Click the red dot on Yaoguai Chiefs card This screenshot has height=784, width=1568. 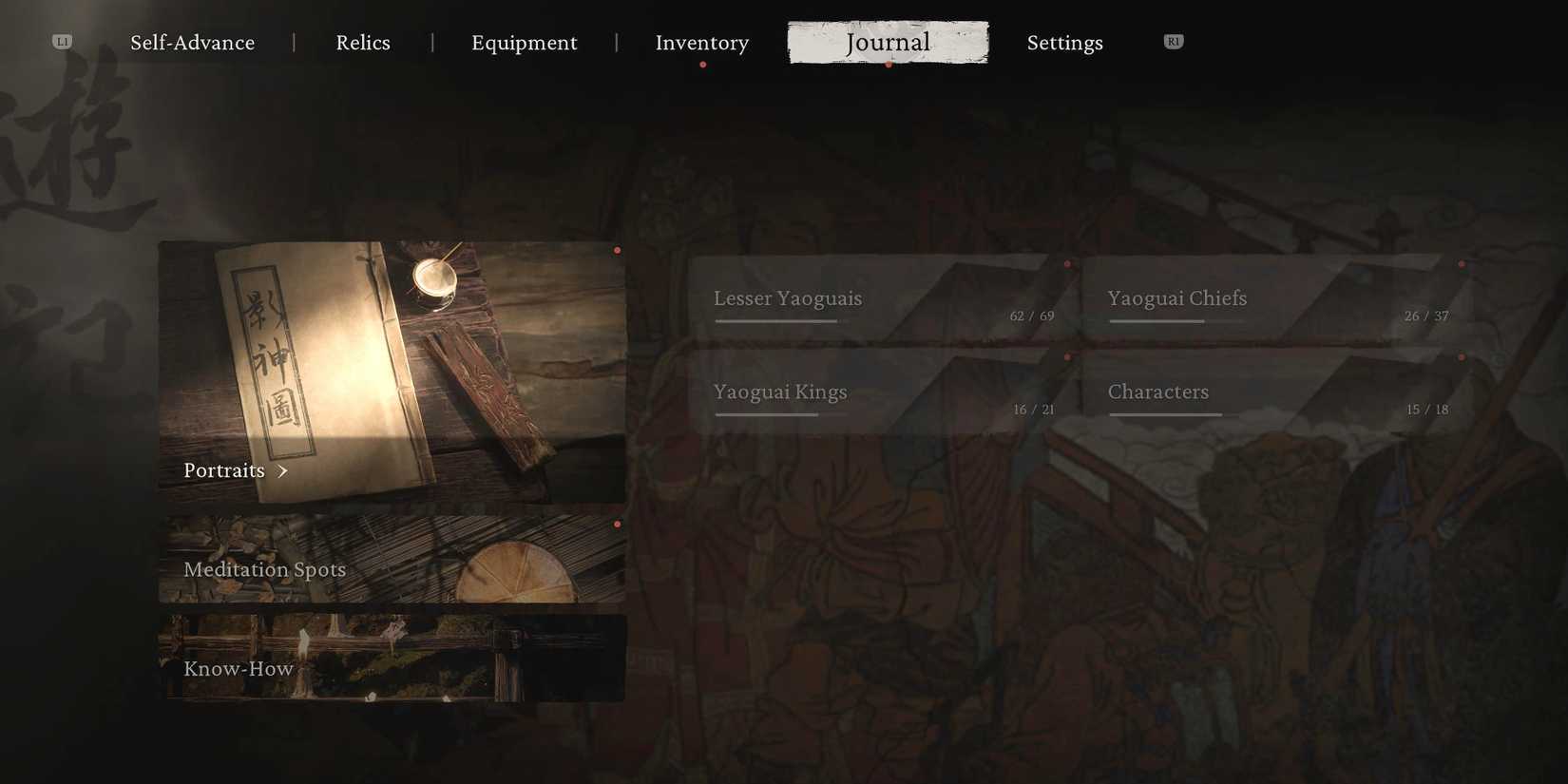[1462, 264]
